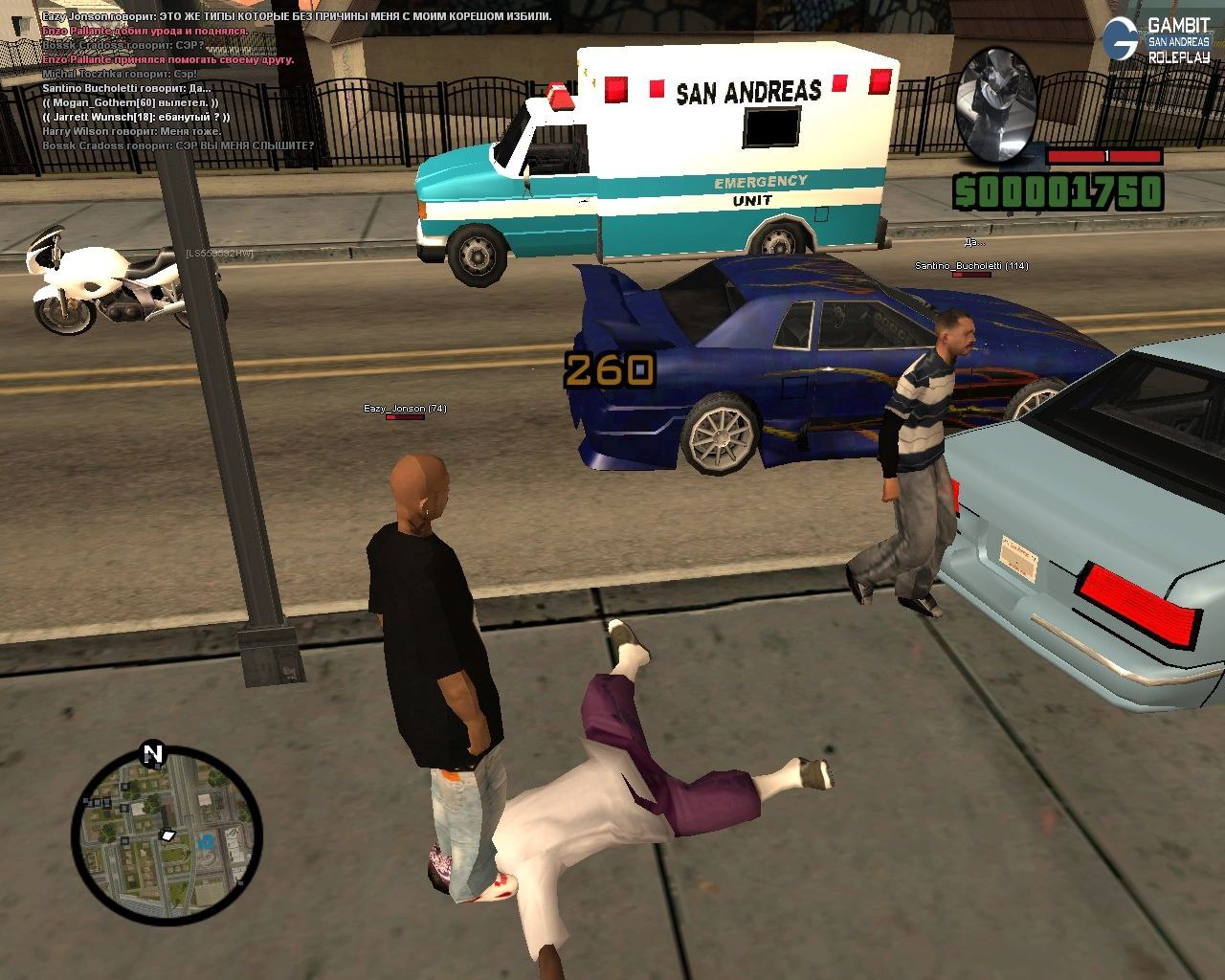Click the Harry Wilson chat message line
This screenshot has width=1225, height=980.
(132, 131)
